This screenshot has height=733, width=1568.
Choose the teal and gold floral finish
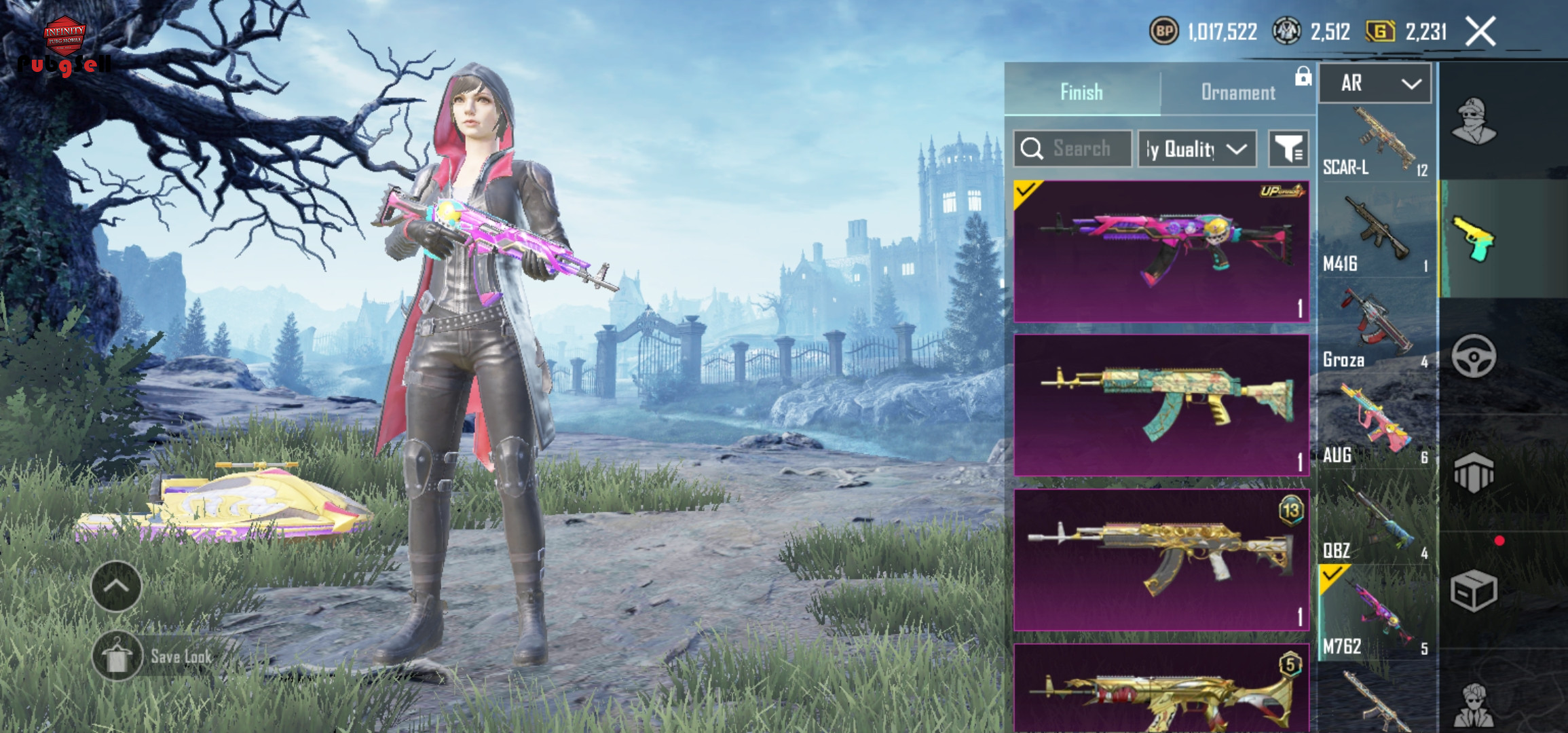1161,405
